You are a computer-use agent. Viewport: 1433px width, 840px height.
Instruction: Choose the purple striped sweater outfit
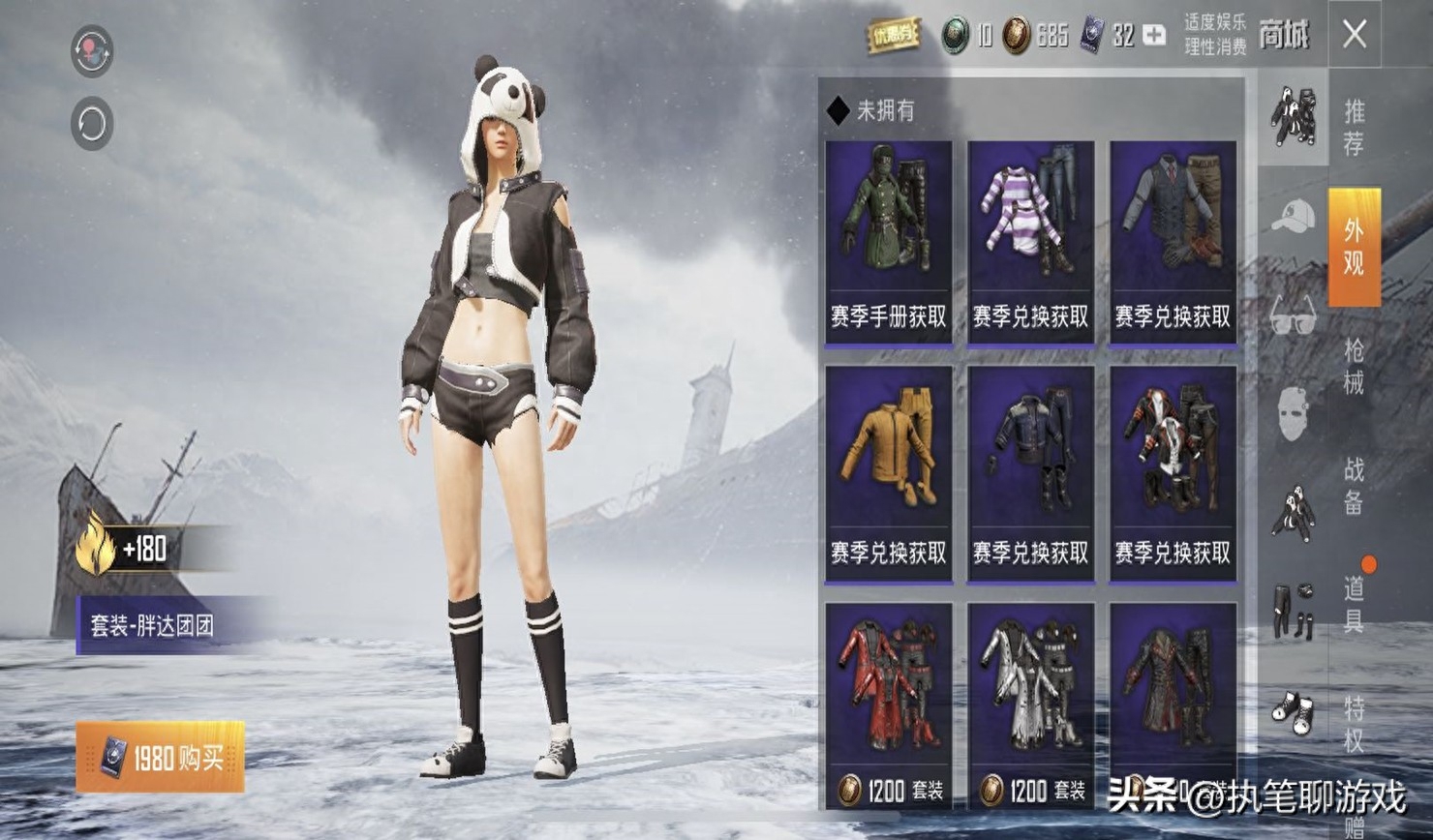pos(1030,243)
